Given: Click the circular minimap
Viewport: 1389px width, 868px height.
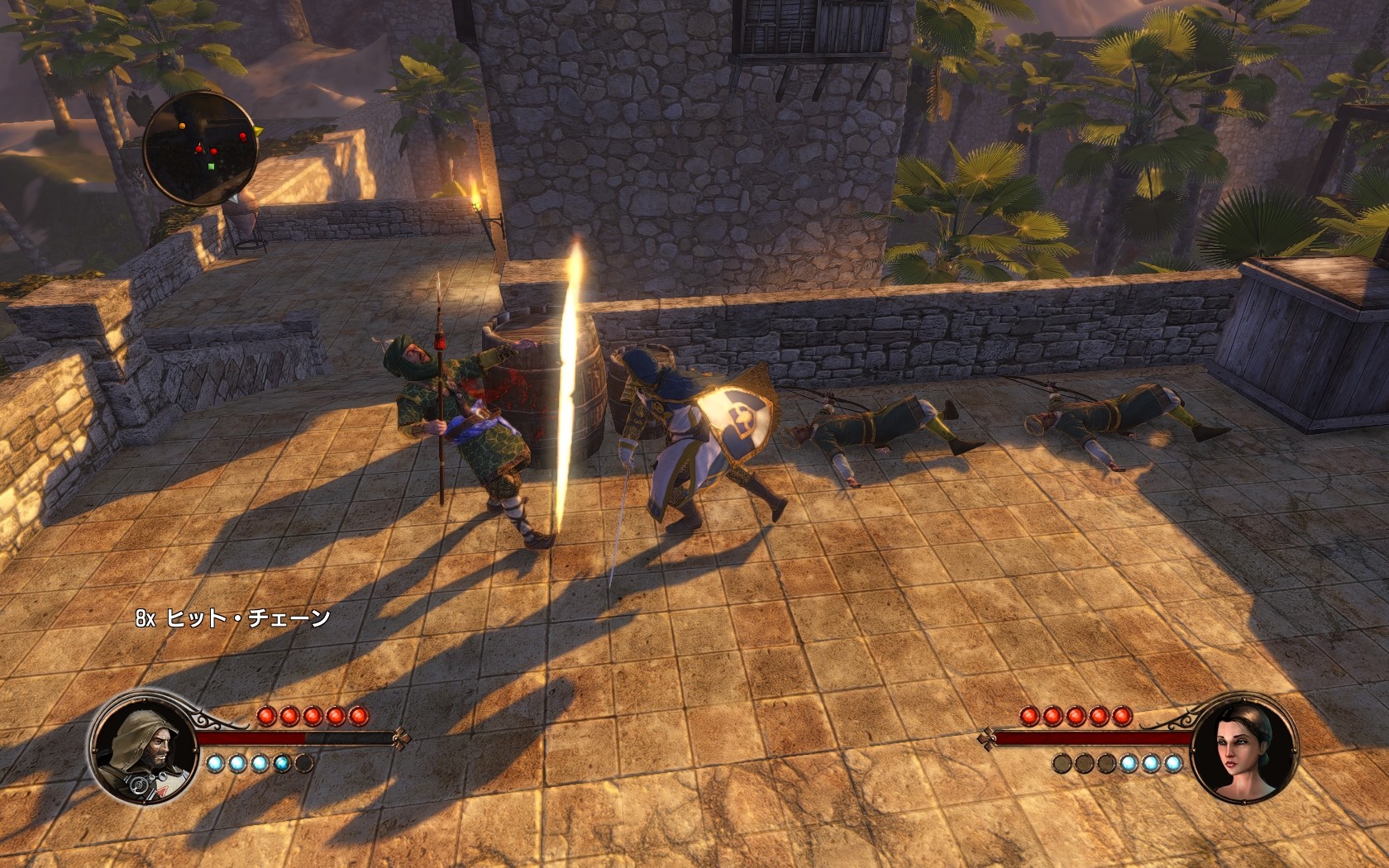Looking at the screenshot, I should [199, 148].
